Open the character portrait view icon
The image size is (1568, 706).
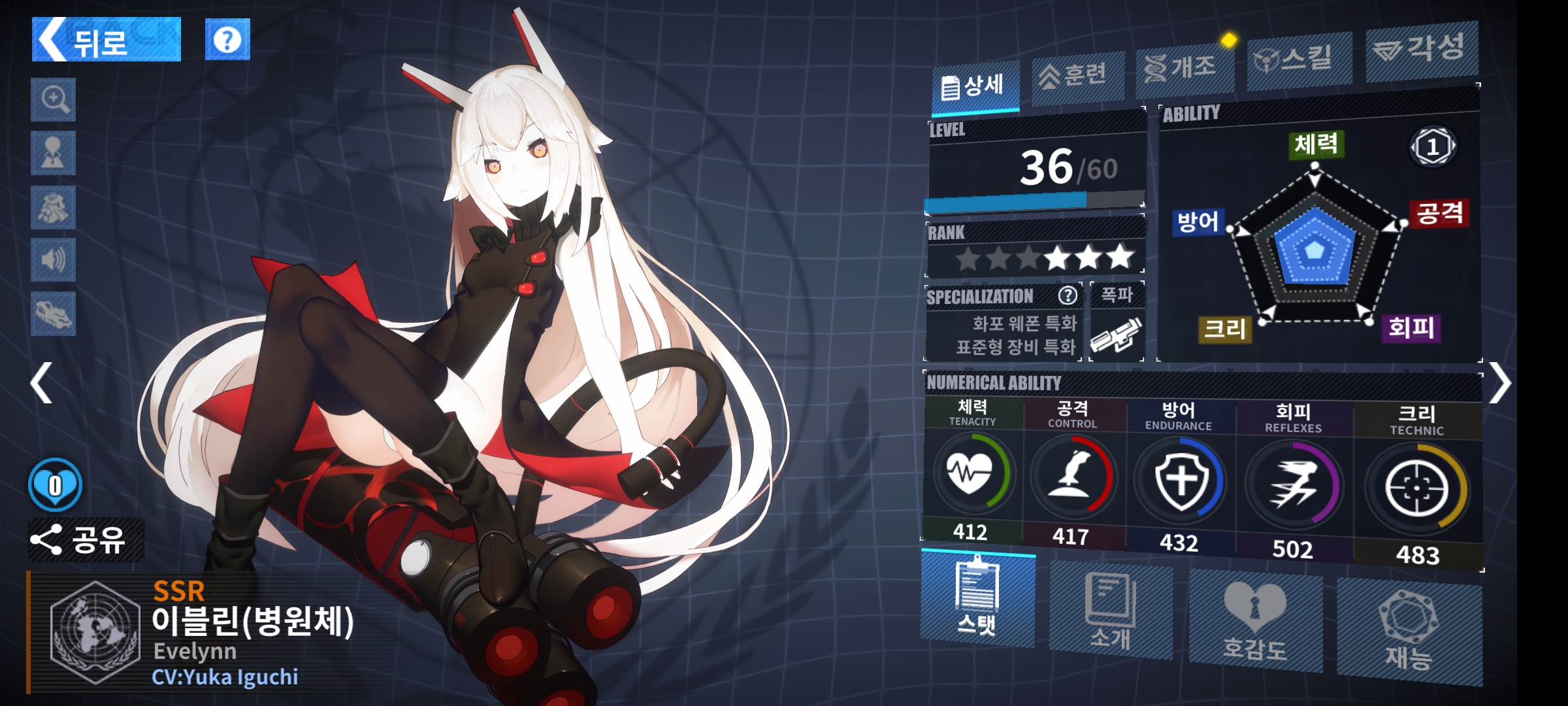[x=54, y=153]
